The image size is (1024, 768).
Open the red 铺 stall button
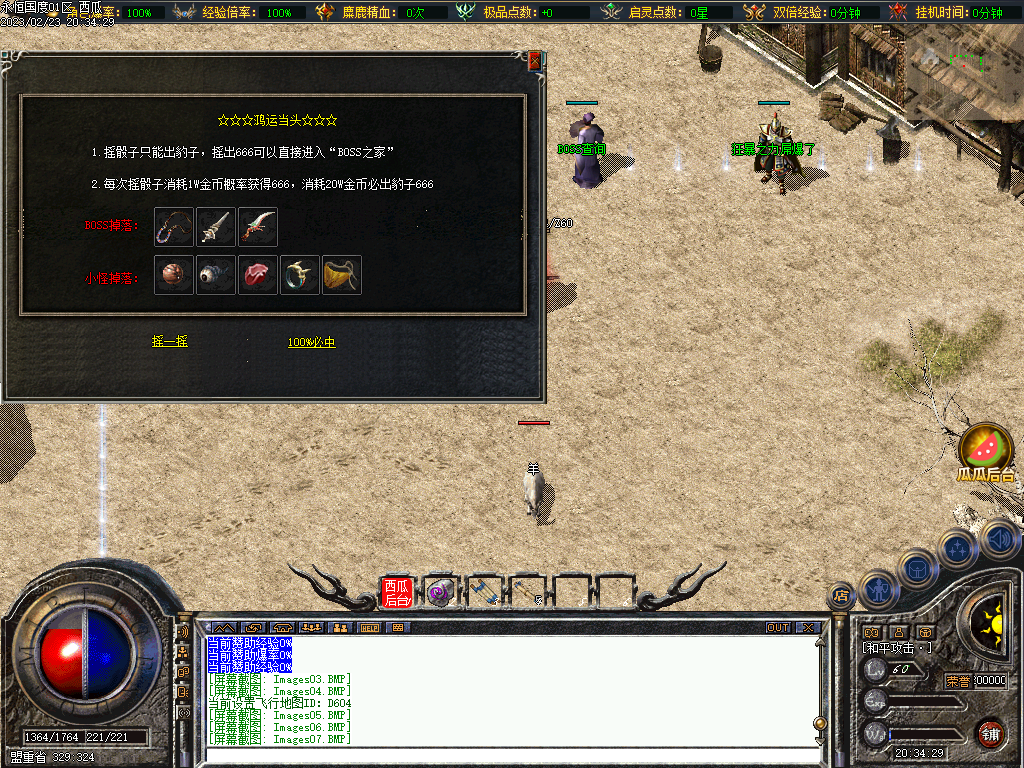(x=990, y=733)
